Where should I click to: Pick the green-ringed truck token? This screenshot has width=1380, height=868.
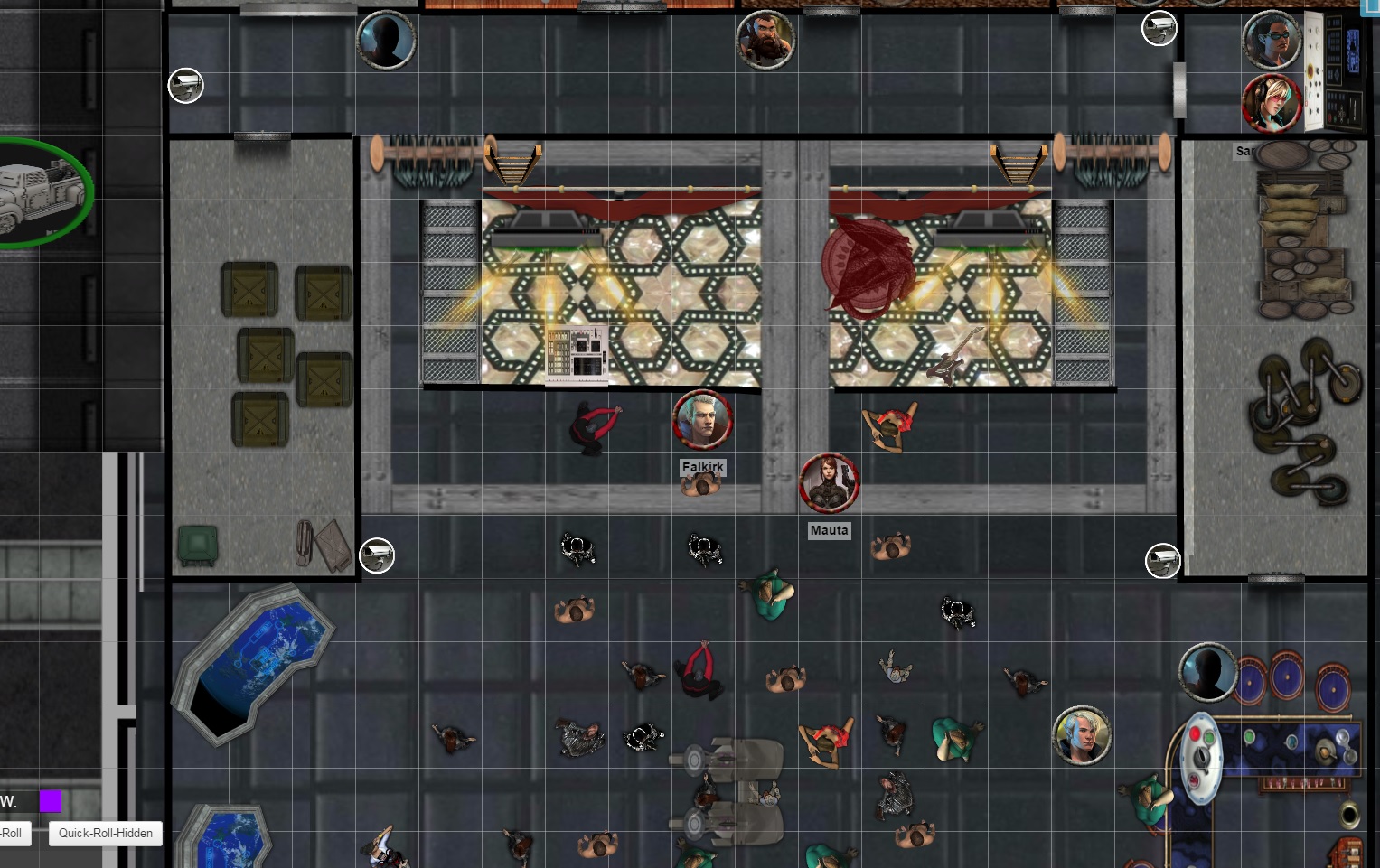[x=41, y=192]
